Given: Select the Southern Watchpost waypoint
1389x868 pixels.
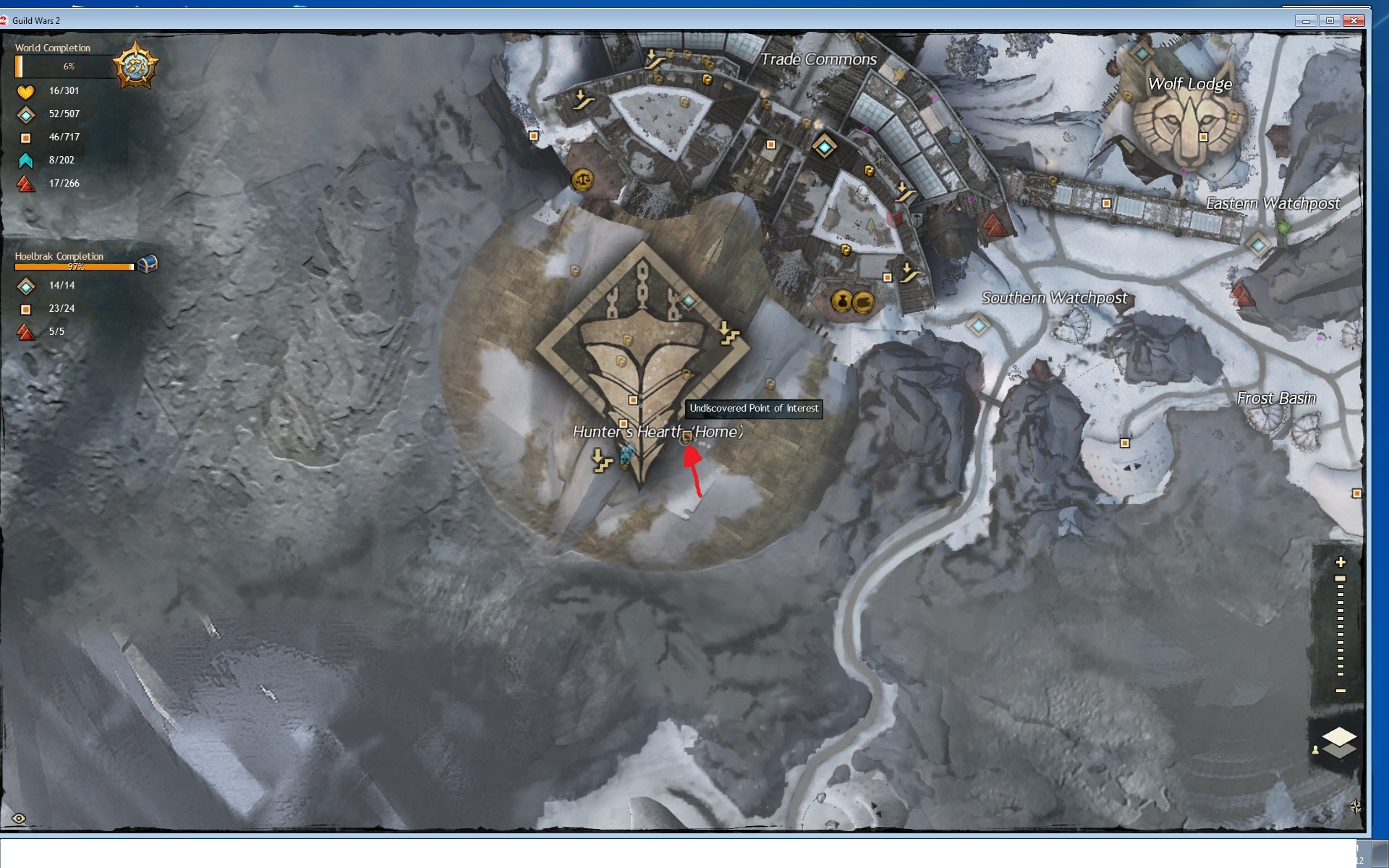Looking at the screenshot, I should 979,325.
